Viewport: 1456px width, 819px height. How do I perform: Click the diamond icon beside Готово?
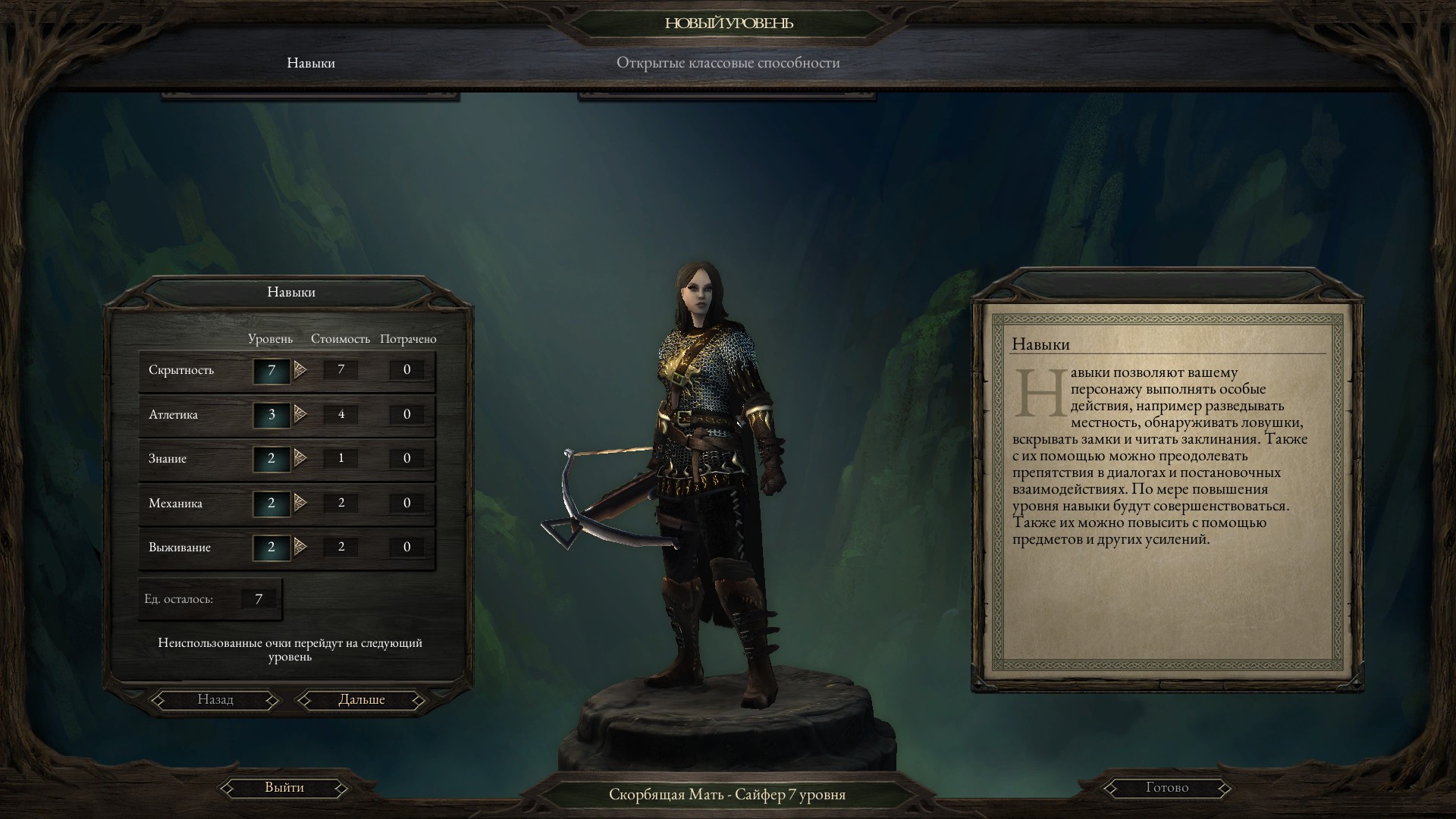[1112, 787]
